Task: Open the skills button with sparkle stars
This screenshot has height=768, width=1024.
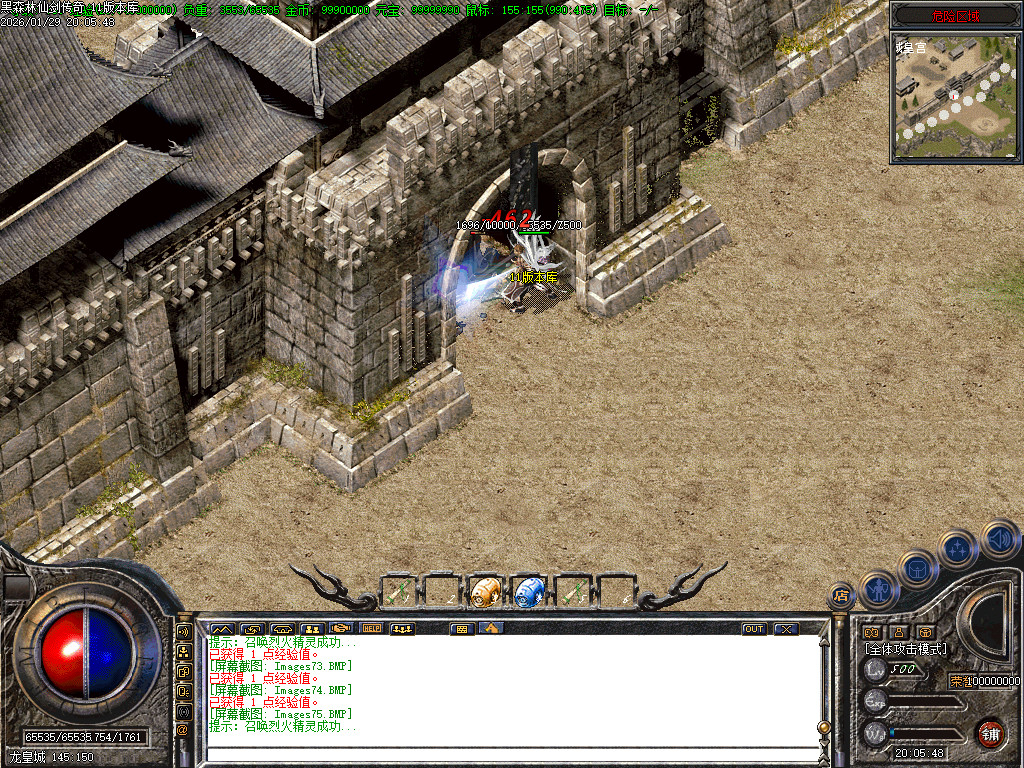Action: pyautogui.click(x=958, y=549)
